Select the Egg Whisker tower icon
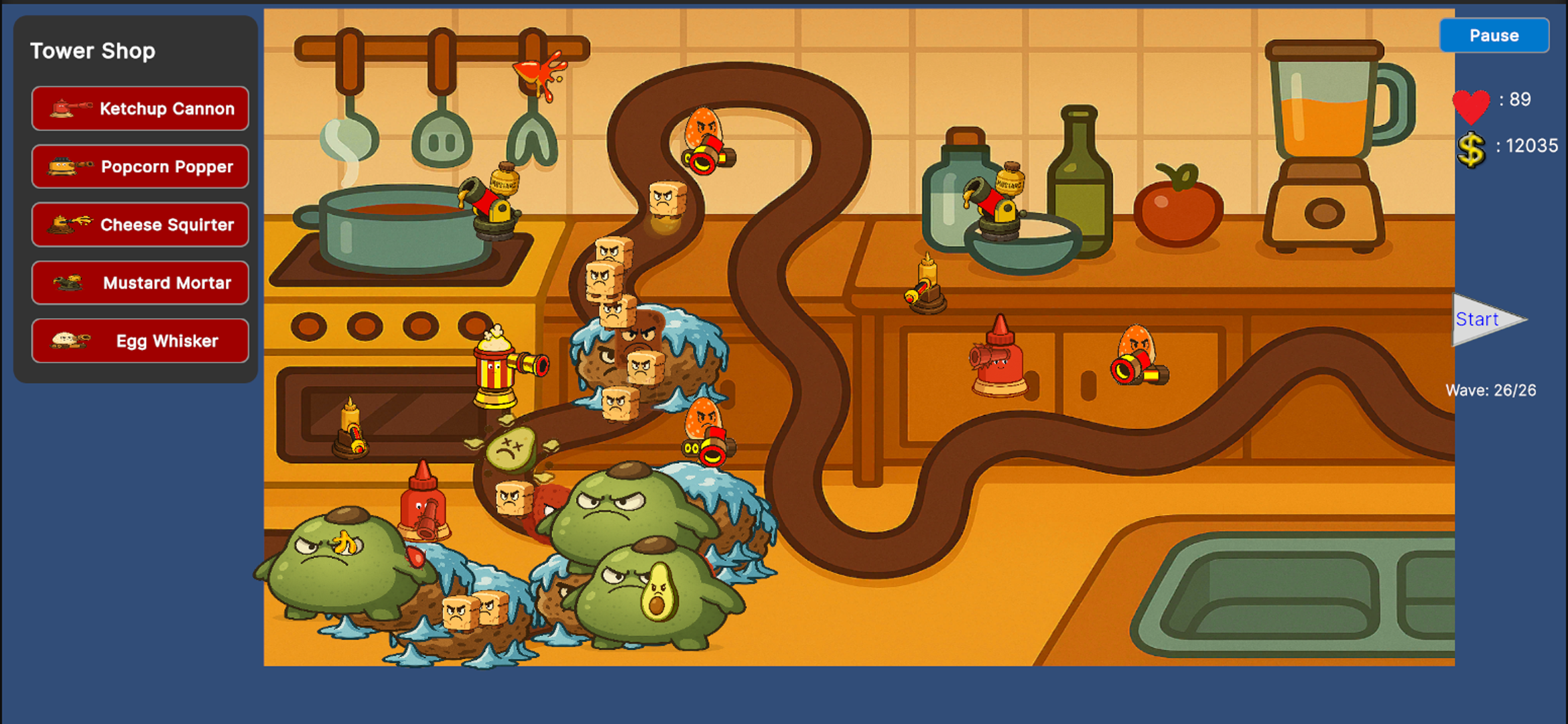 click(139, 341)
